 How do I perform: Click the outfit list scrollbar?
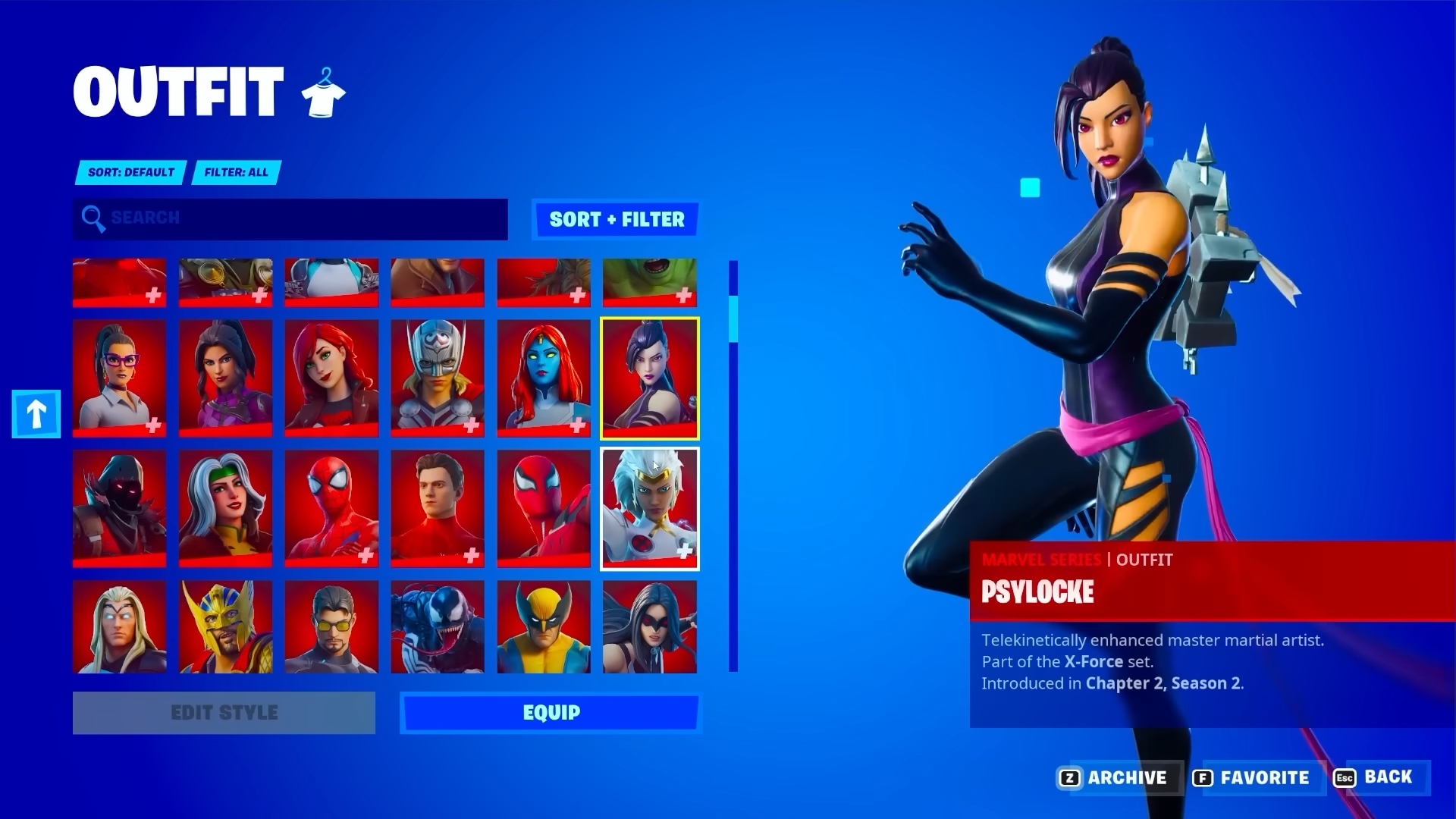pyautogui.click(x=733, y=466)
